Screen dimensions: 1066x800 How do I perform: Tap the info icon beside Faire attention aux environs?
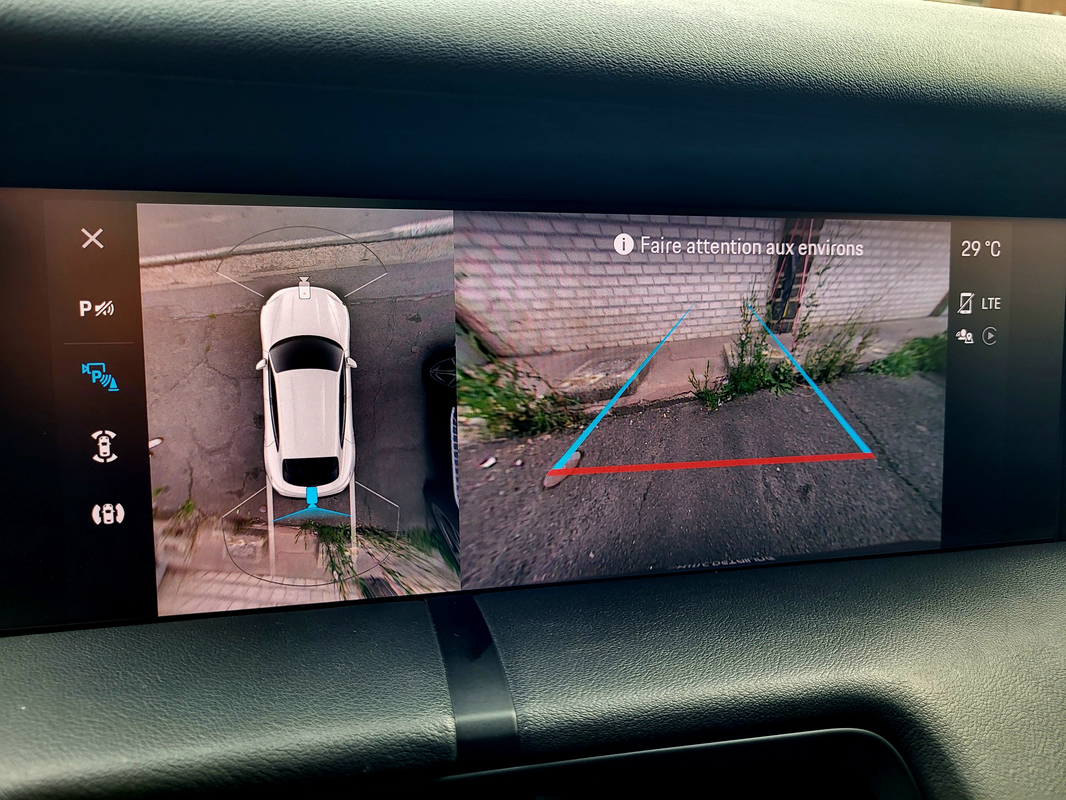(x=624, y=245)
